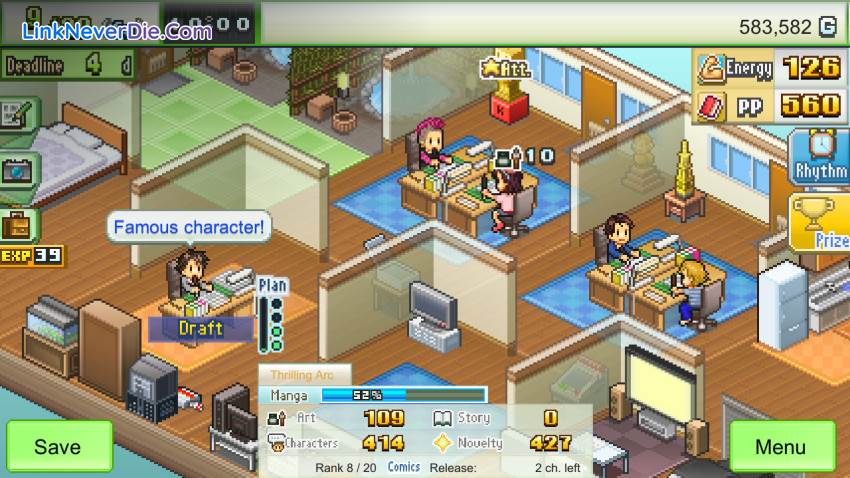Open the Rhythm alarm clock panel
The image size is (850, 478).
[820, 157]
